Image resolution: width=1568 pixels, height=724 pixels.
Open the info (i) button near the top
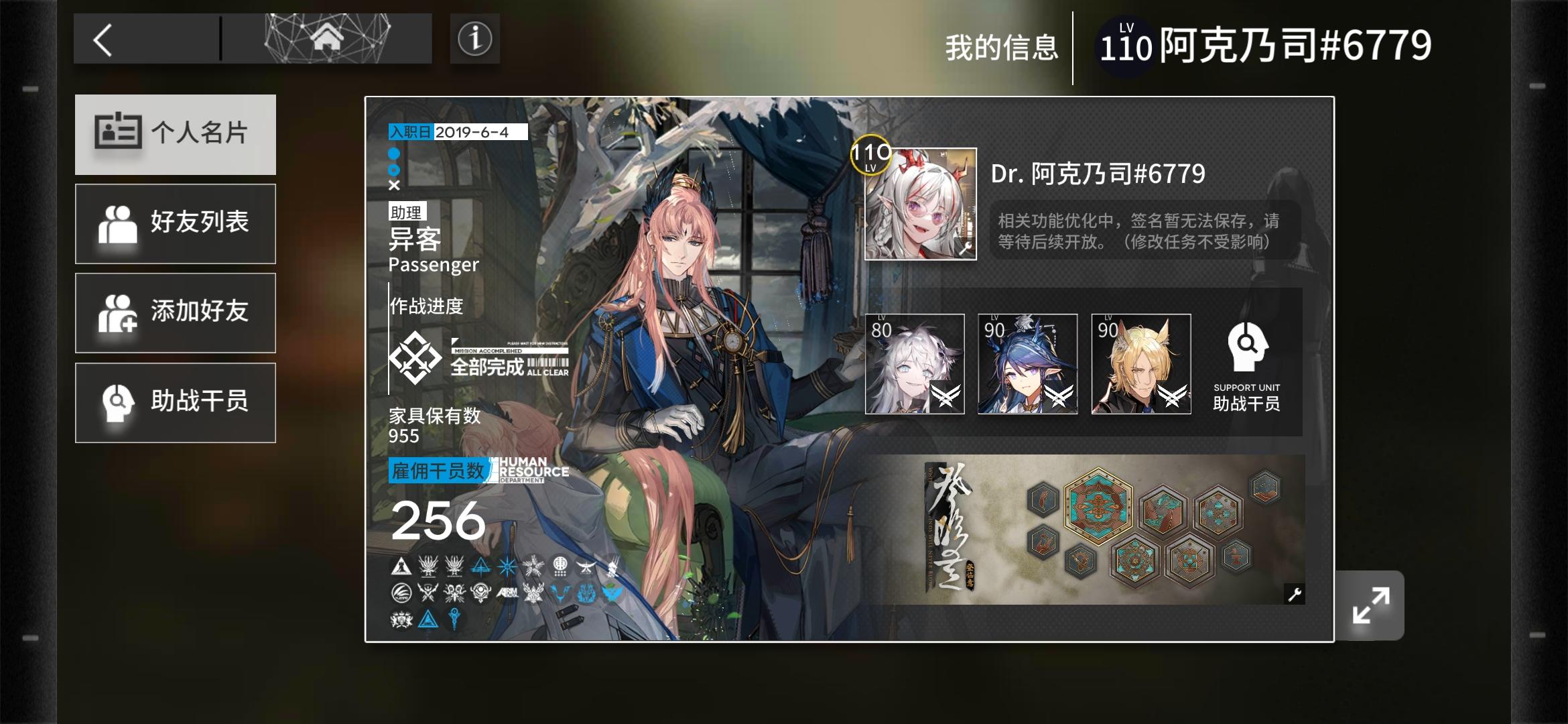point(475,38)
